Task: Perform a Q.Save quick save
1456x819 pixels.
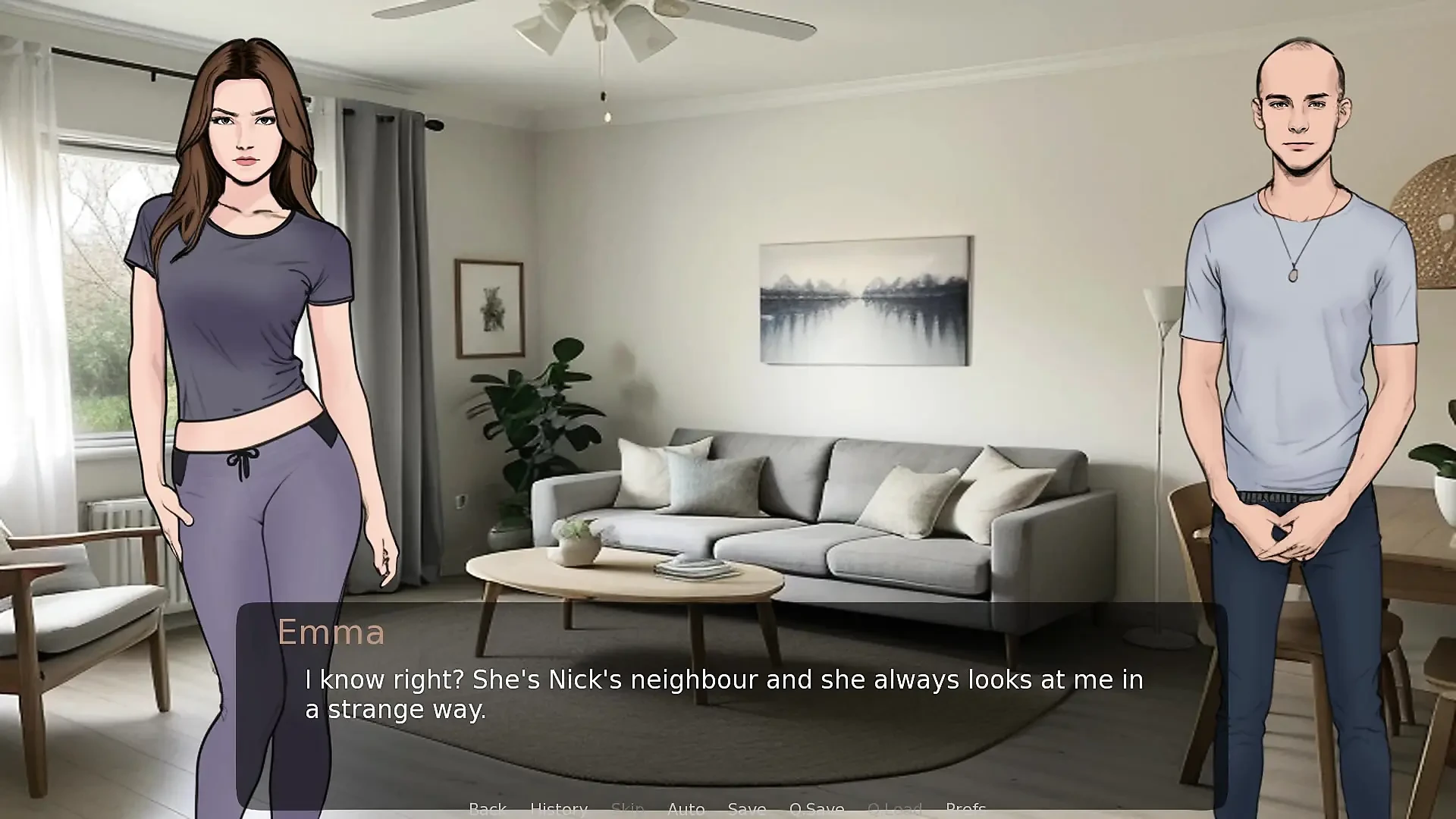Action: [817, 808]
